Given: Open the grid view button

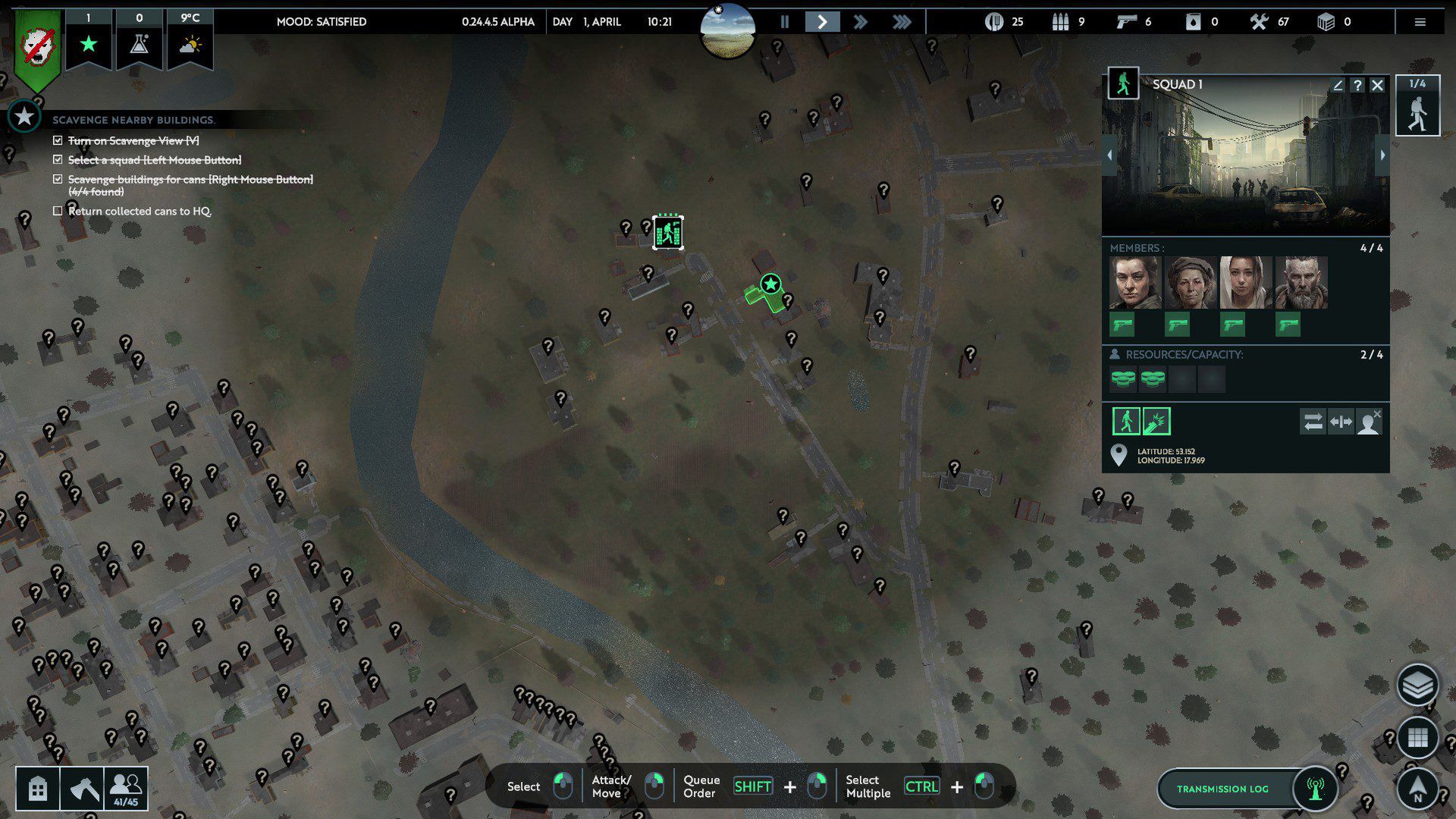Looking at the screenshot, I should click(x=1417, y=737).
